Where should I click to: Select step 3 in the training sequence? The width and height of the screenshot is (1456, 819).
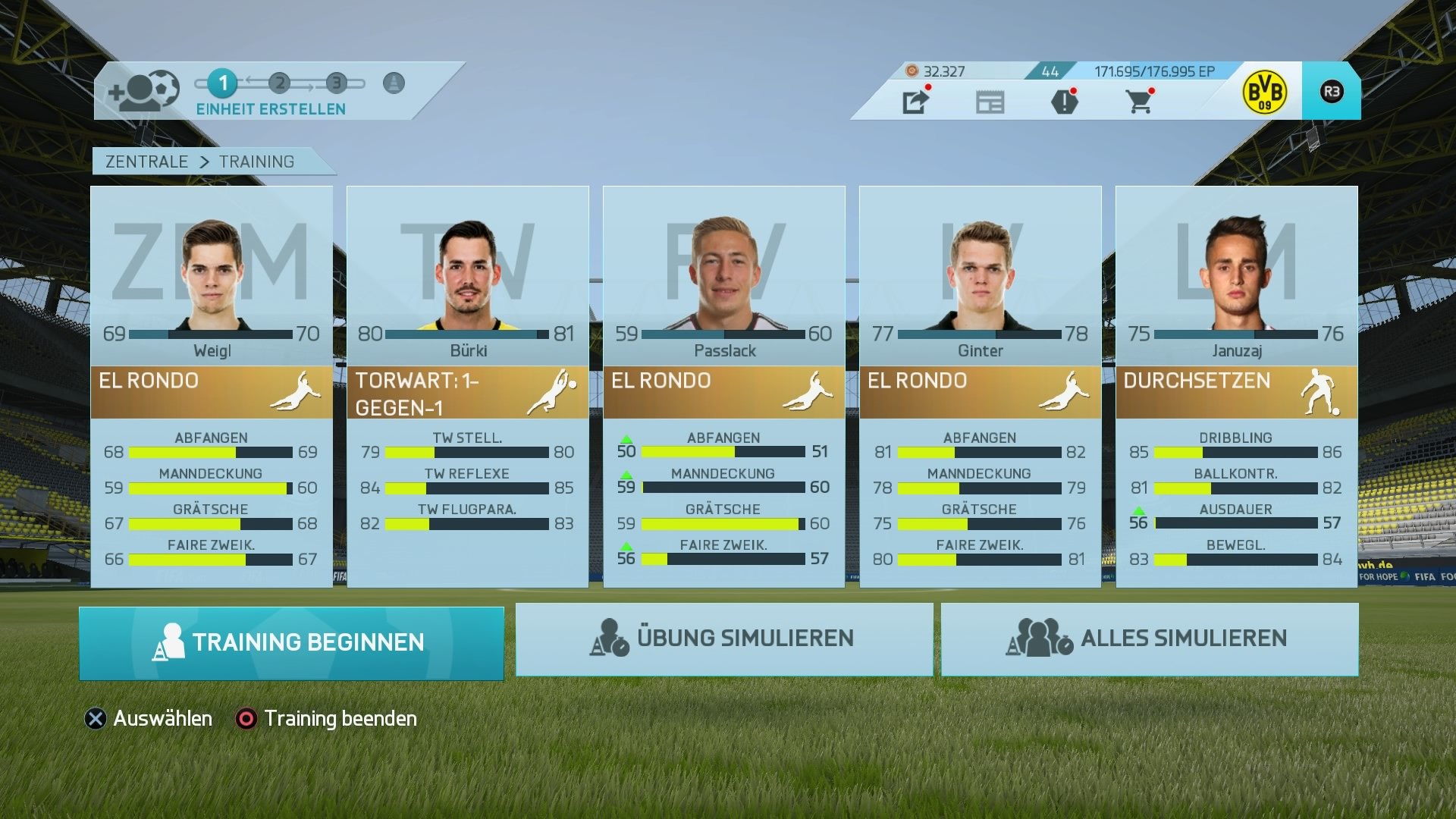336,83
